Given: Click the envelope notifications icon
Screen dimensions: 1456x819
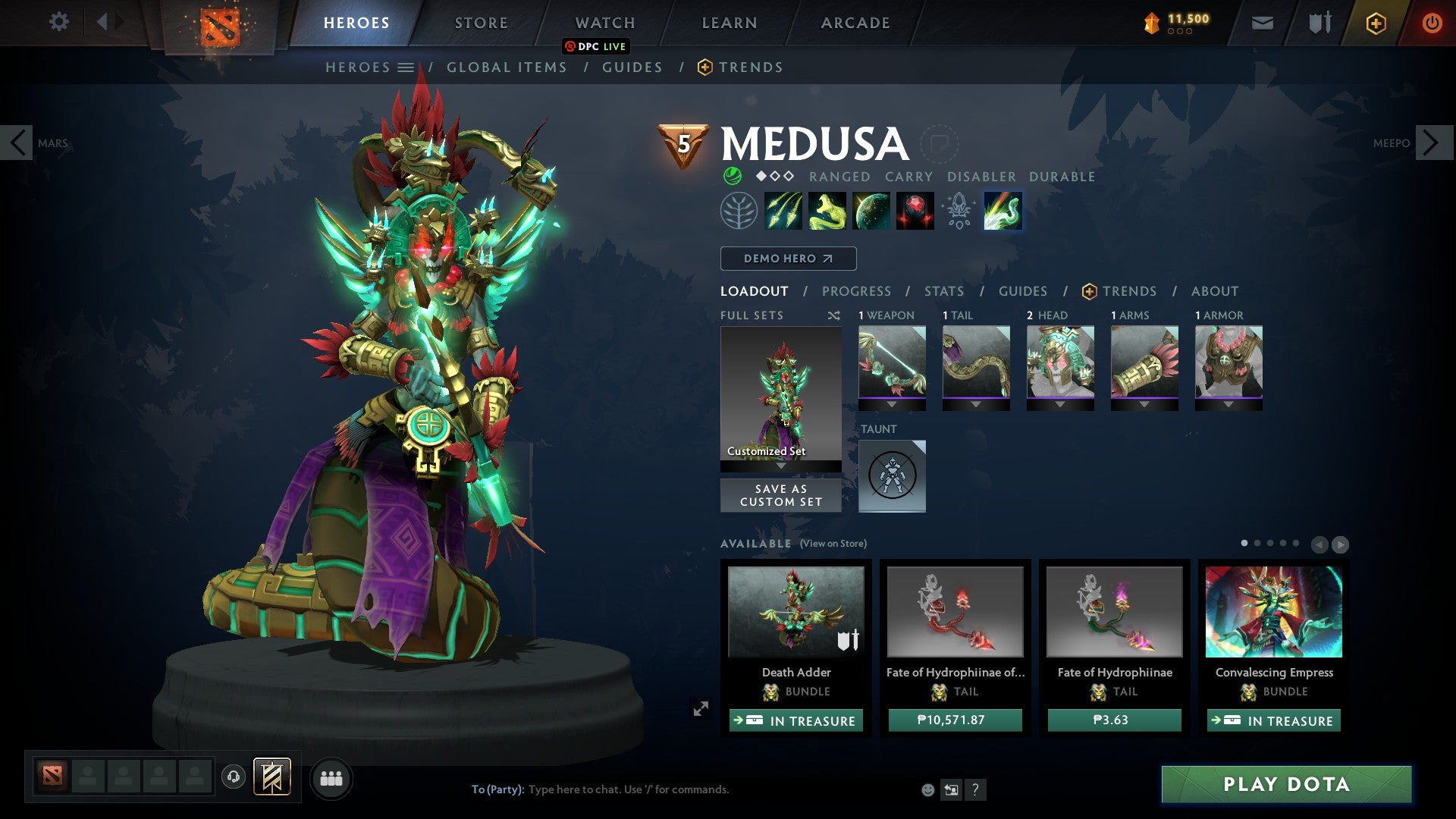Looking at the screenshot, I should click(1261, 23).
